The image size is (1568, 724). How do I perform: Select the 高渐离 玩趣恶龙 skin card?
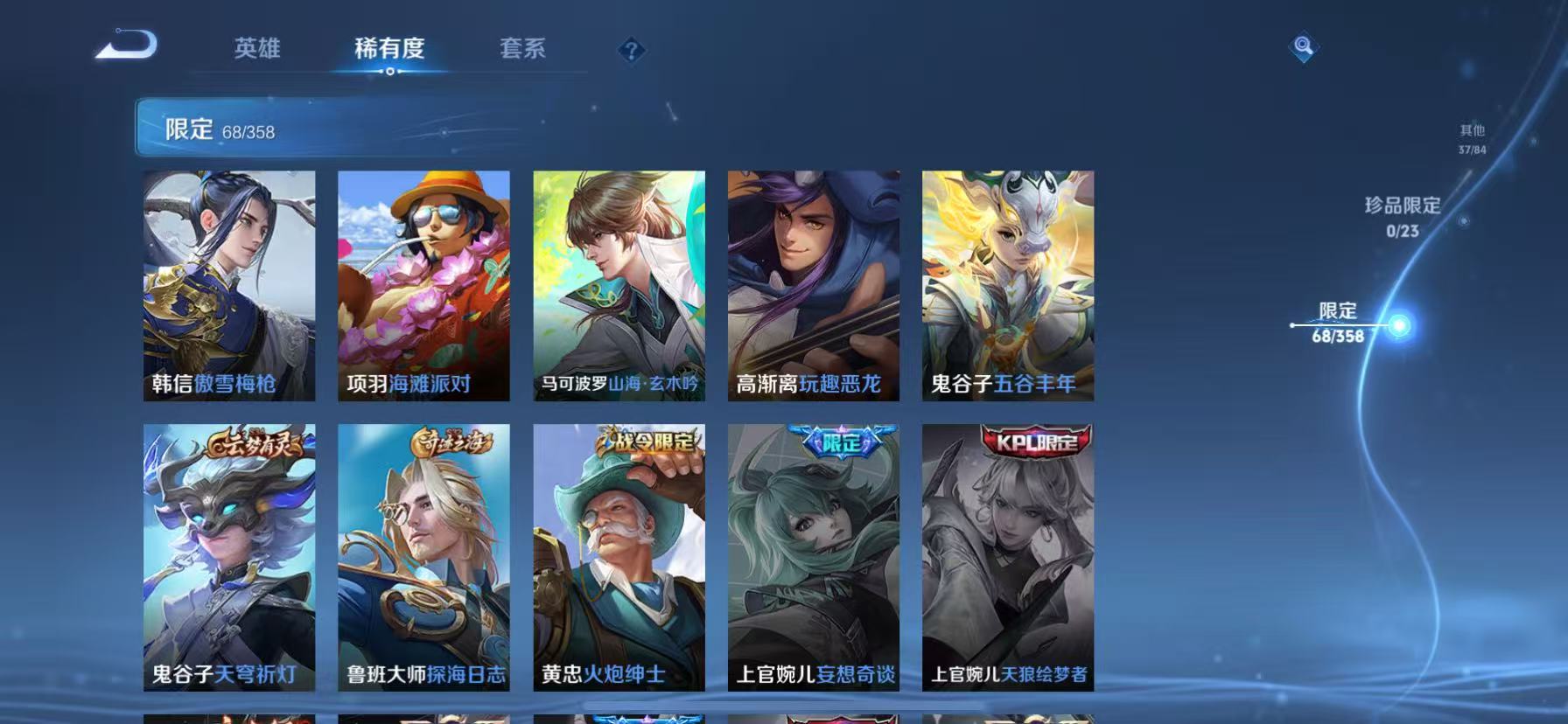(812, 289)
